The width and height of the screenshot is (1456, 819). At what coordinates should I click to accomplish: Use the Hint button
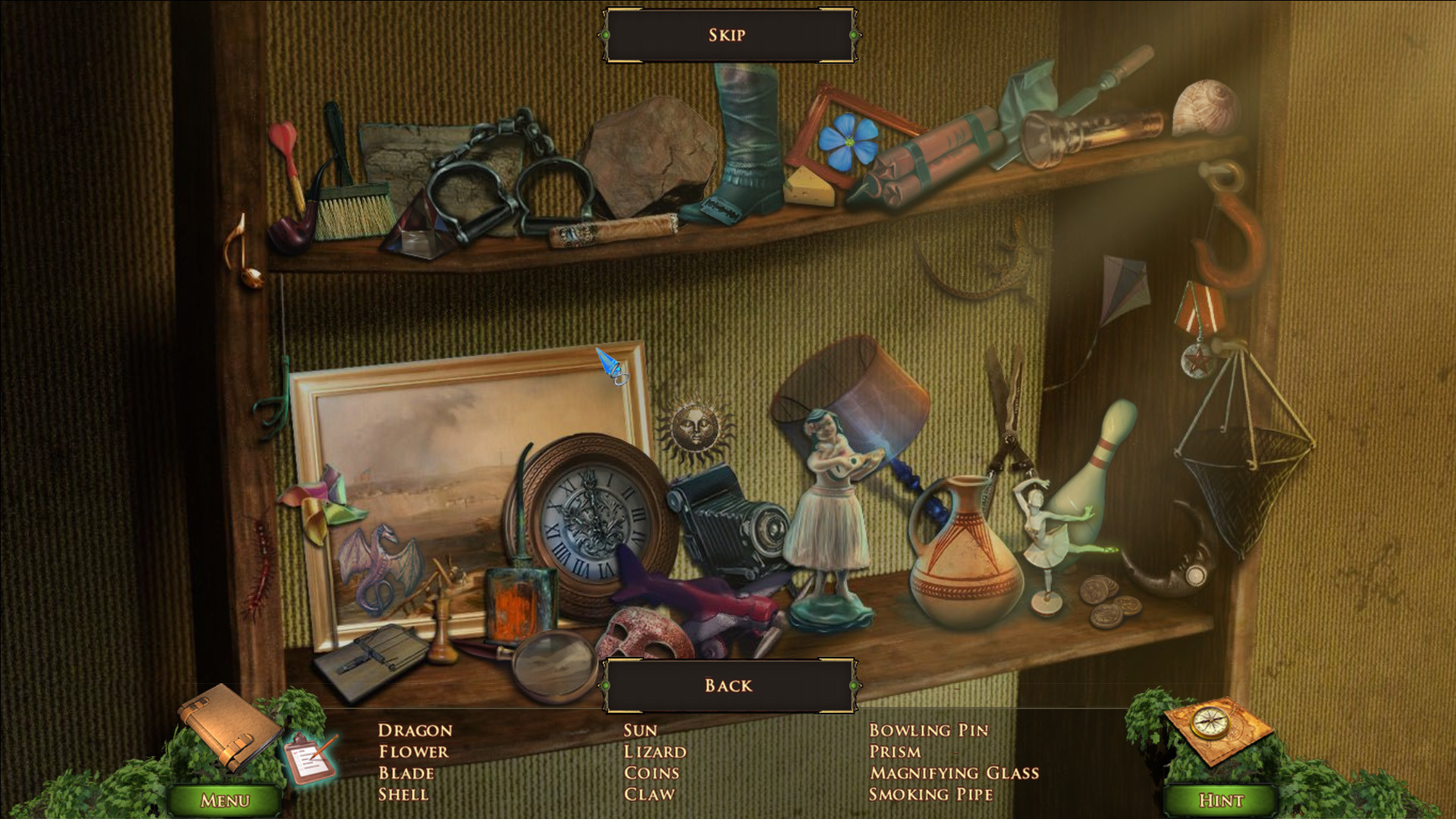pos(1220,800)
